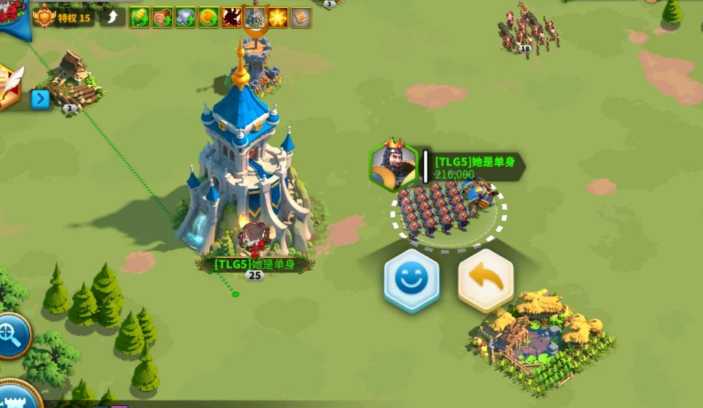Select the scroll buff icon
The image size is (703, 408).
(x=300, y=17)
